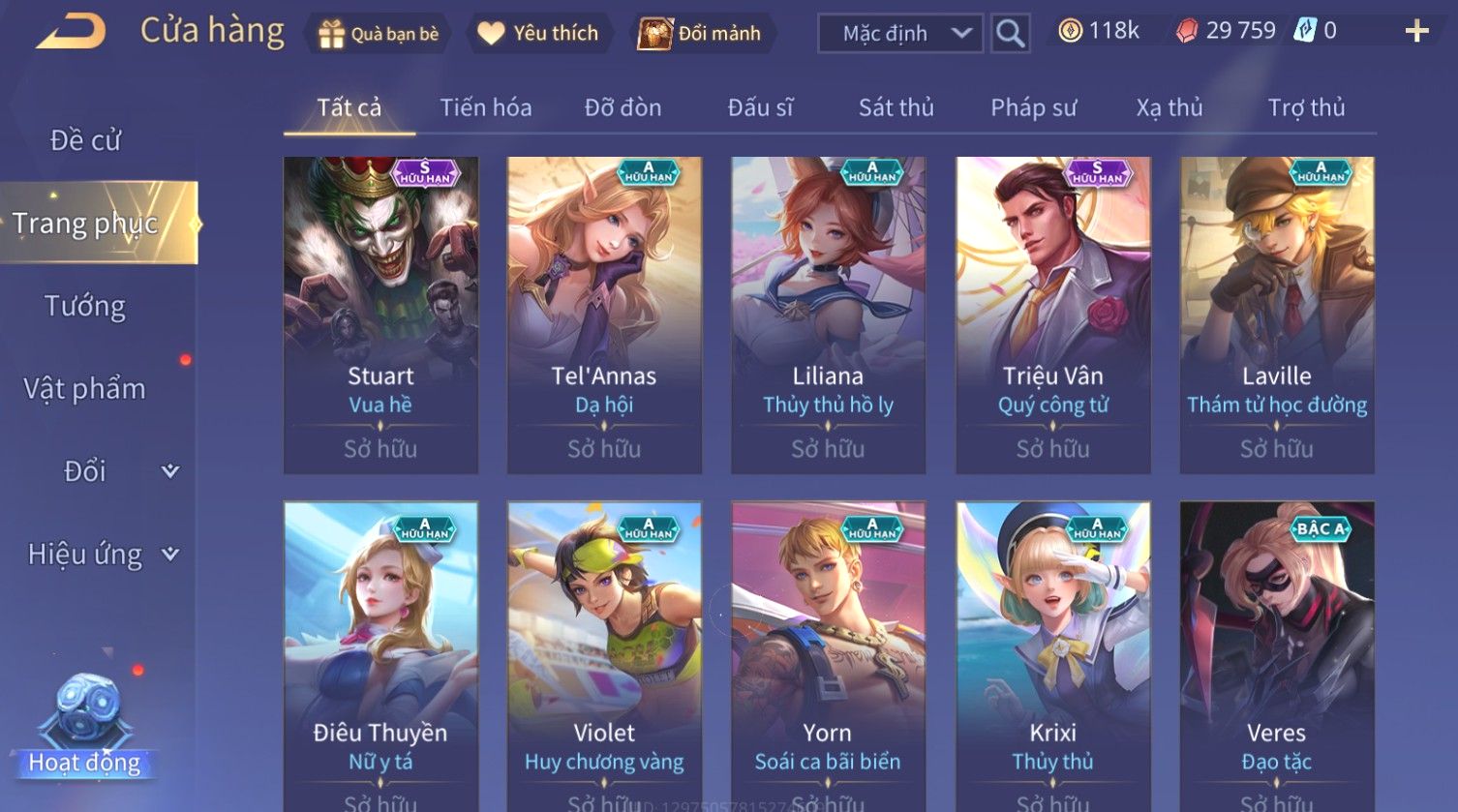The height and width of the screenshot is (812, 1458).
Task: Switch to the Tiến hóa tab
Action: click(x=486, y=107)
